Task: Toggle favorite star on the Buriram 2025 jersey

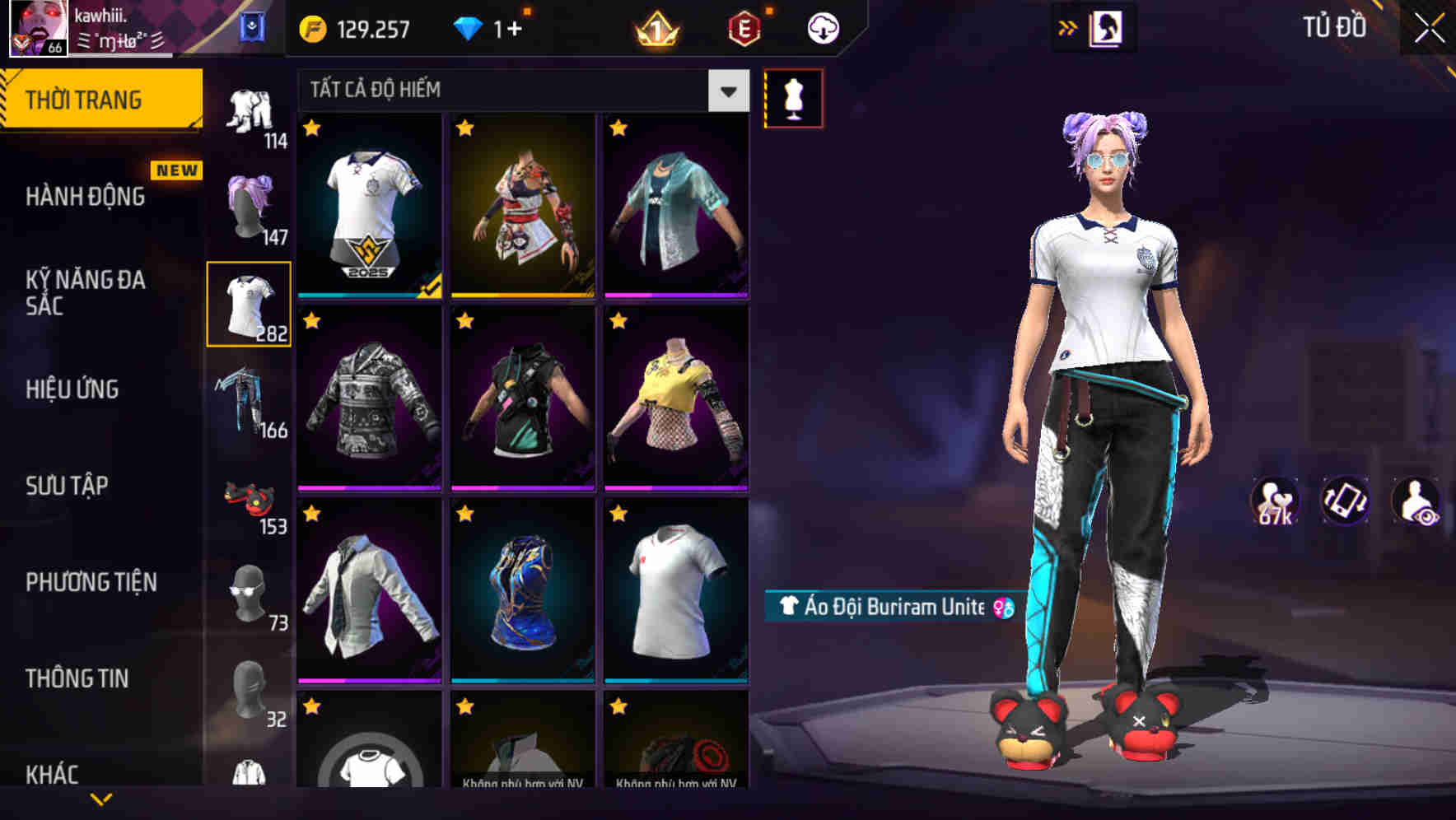Action: tap(311, 129)
